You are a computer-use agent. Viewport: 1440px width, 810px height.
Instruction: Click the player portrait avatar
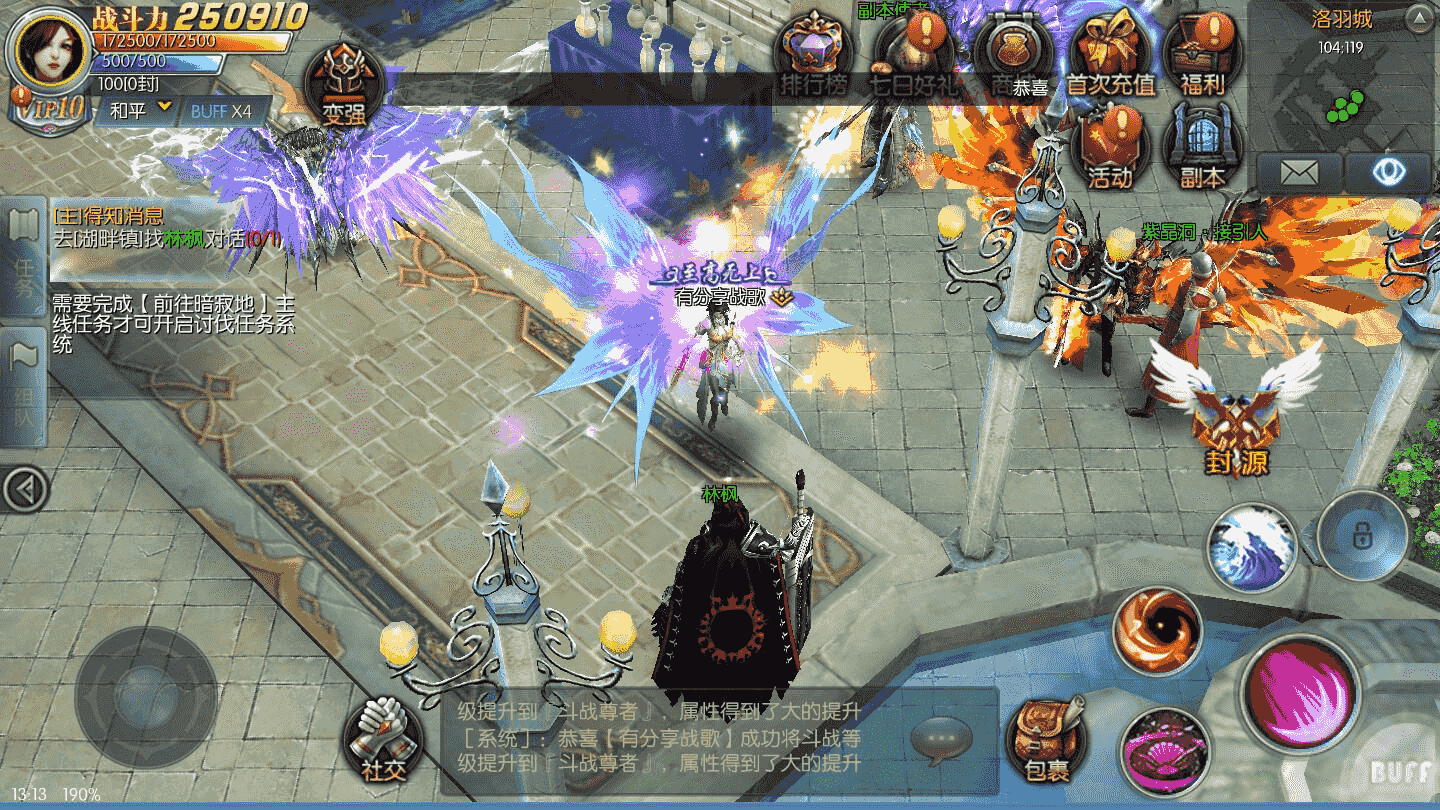click(46, 50)
